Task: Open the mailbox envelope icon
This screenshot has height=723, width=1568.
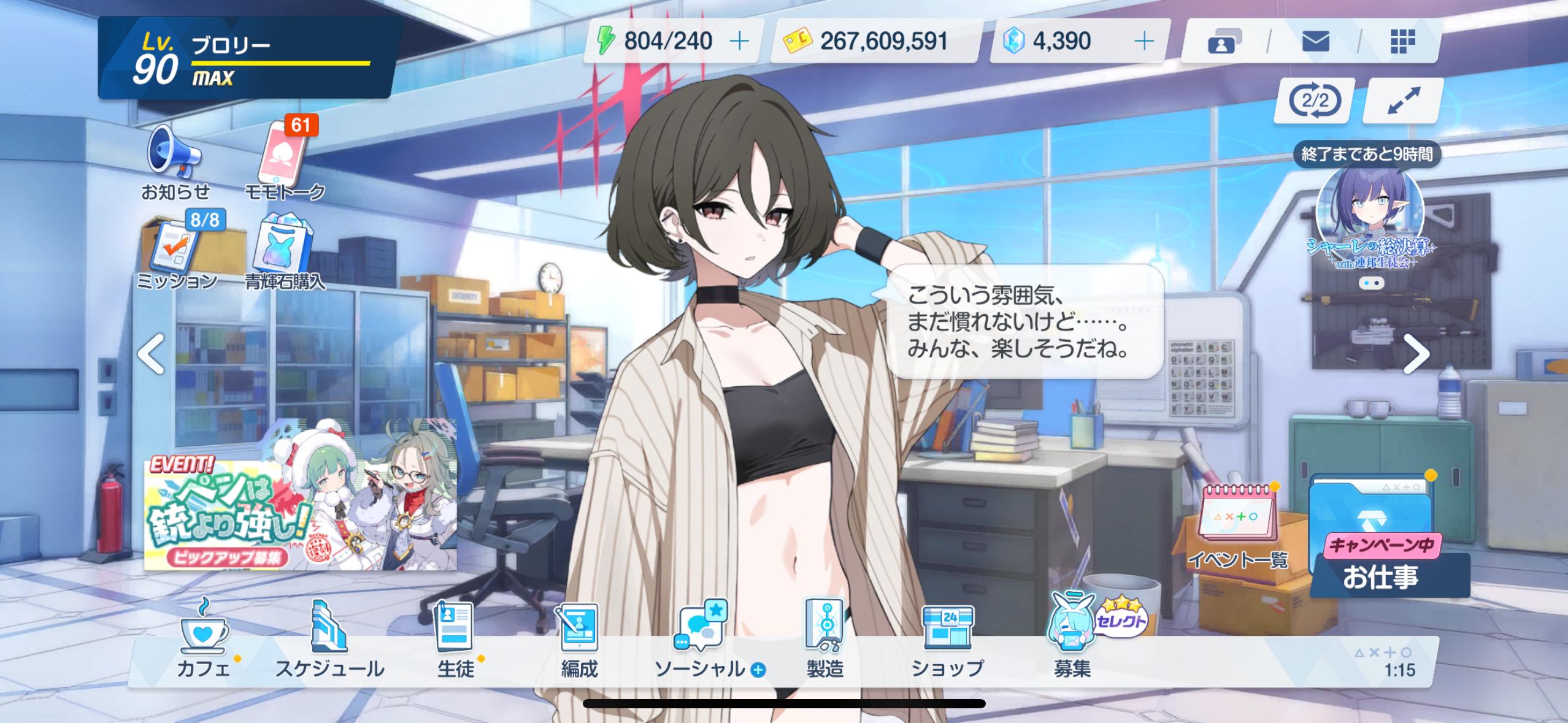Action: coord(1315,42)
